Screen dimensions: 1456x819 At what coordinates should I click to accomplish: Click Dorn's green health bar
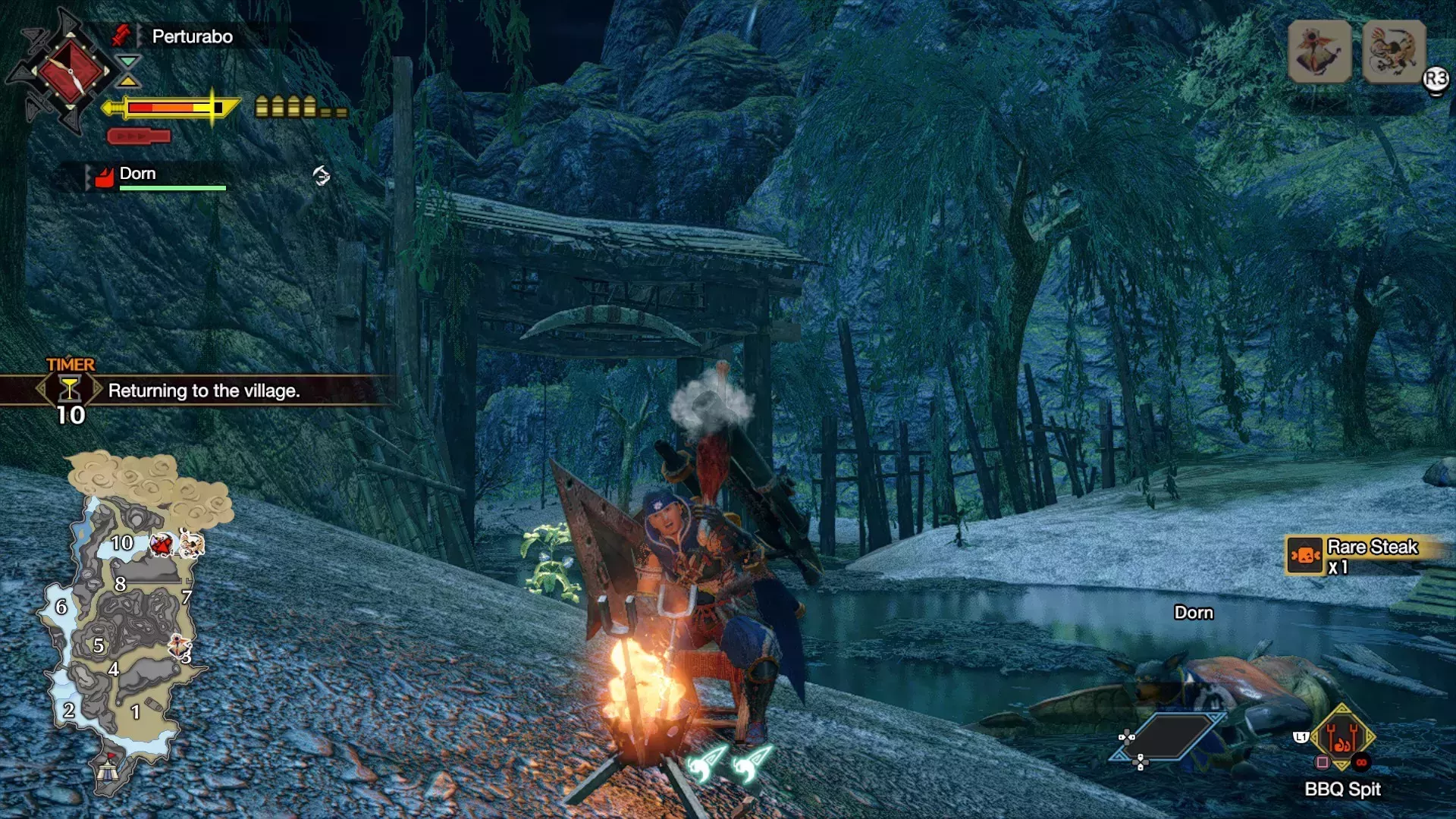[x=173, y=188]
